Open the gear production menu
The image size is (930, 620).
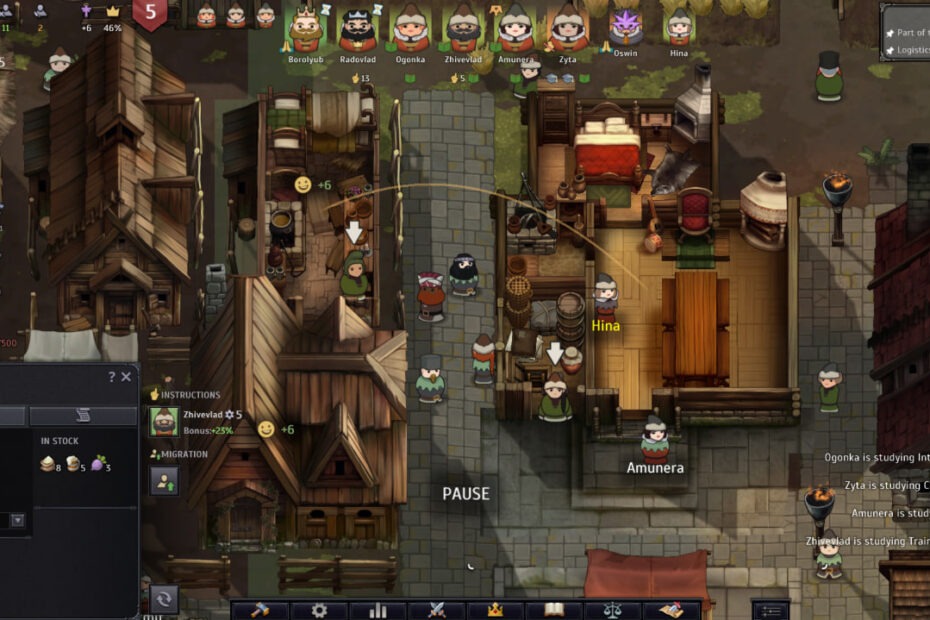coord(319,610)
